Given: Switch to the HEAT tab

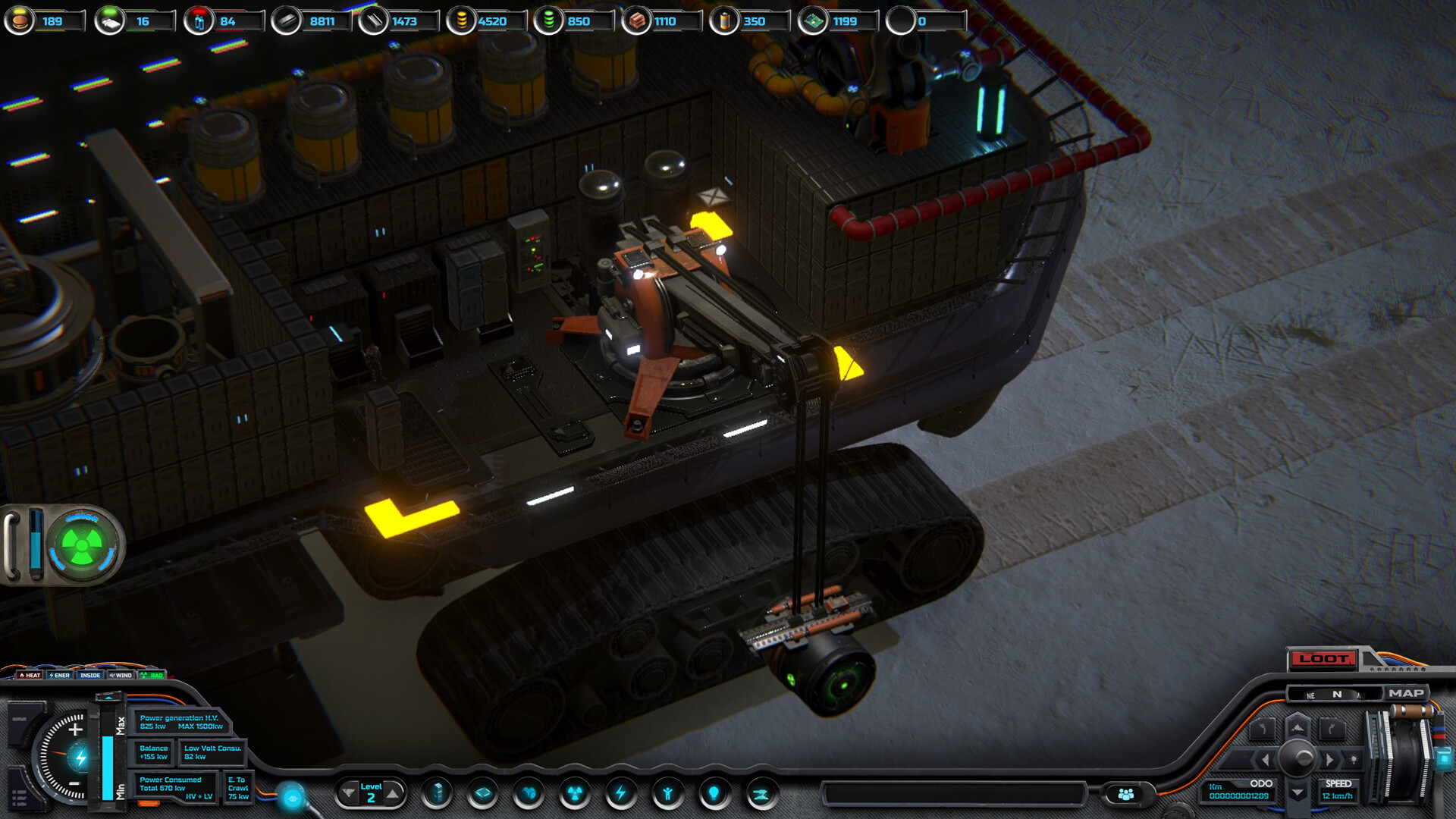Looking at the screenshot, I should pos(30,675).
